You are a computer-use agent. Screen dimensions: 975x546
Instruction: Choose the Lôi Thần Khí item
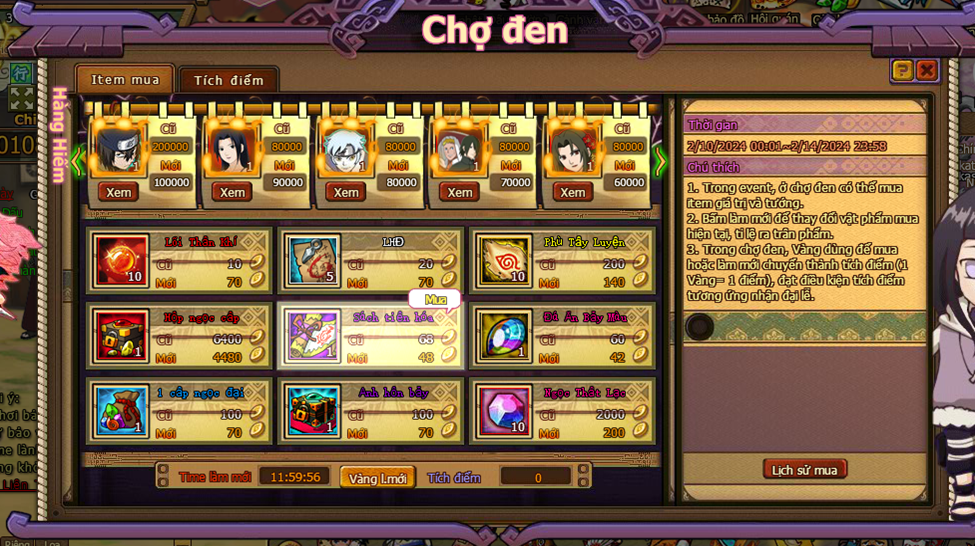tap(122, 260)
